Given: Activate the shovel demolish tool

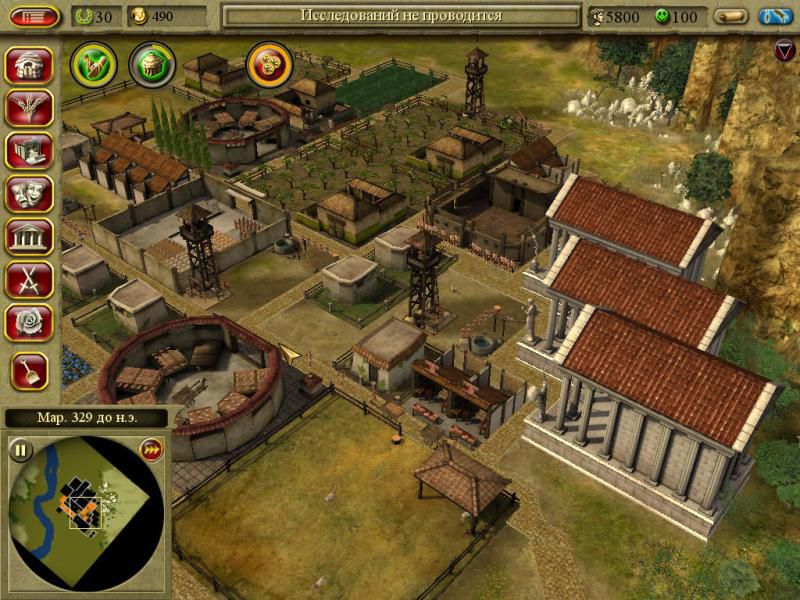Looking at the screenshot, I should pyautogui.click(x=29, y=371).
